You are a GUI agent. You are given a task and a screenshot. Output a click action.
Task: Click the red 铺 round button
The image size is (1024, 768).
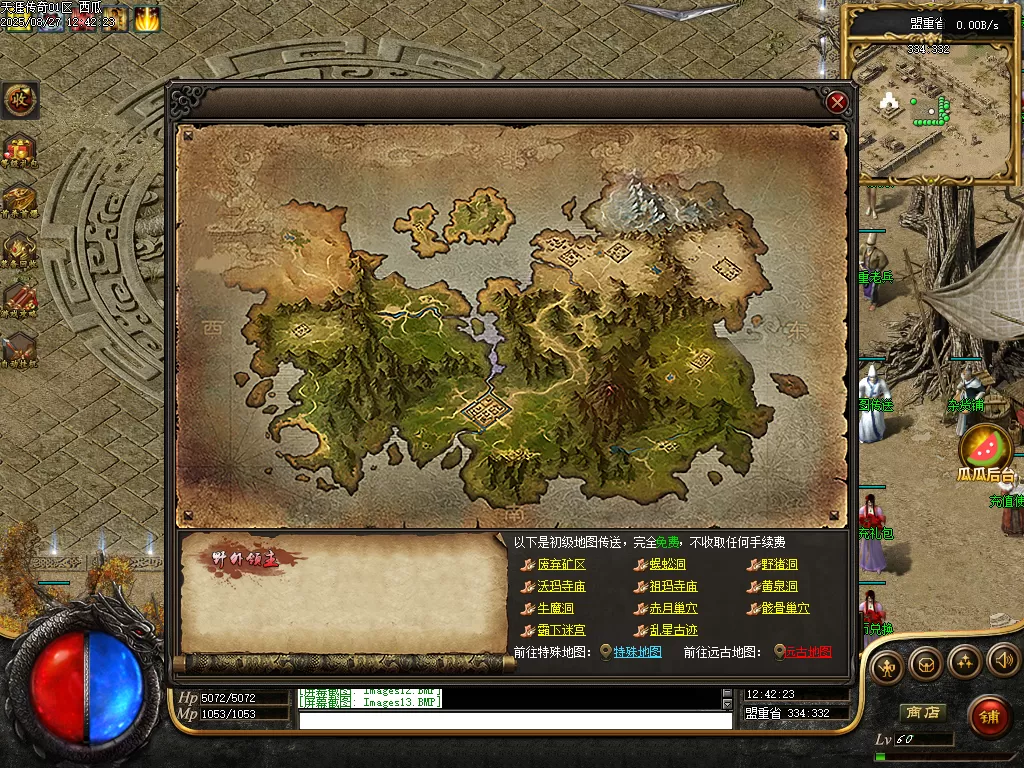[989, 716]
